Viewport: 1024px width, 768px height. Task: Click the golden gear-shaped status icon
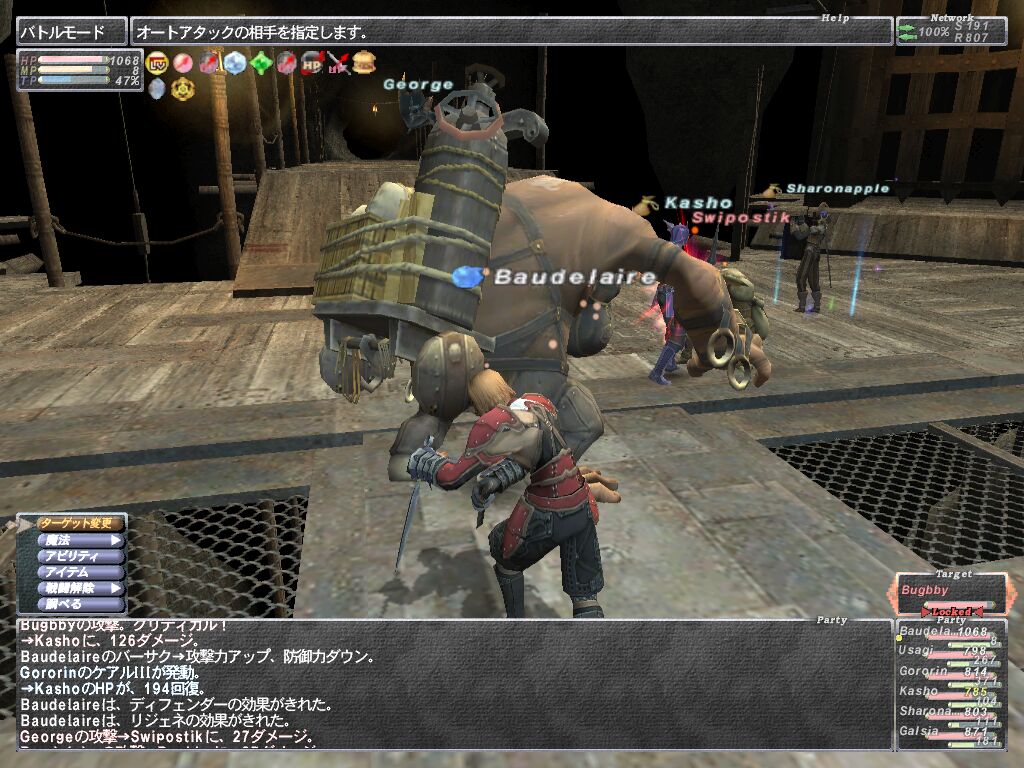point(183,89)
